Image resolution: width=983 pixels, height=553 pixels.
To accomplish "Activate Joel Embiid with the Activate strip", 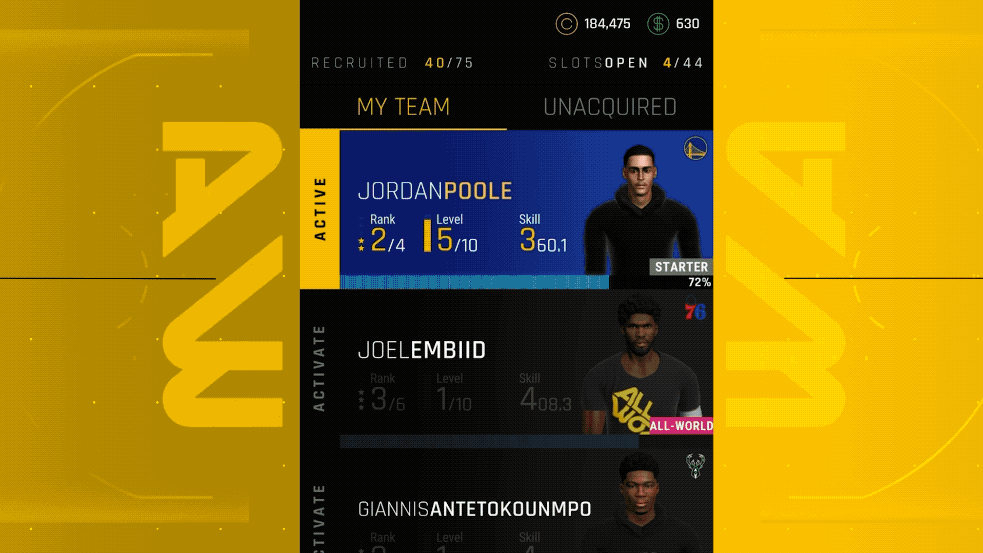I will click(320, 370).
